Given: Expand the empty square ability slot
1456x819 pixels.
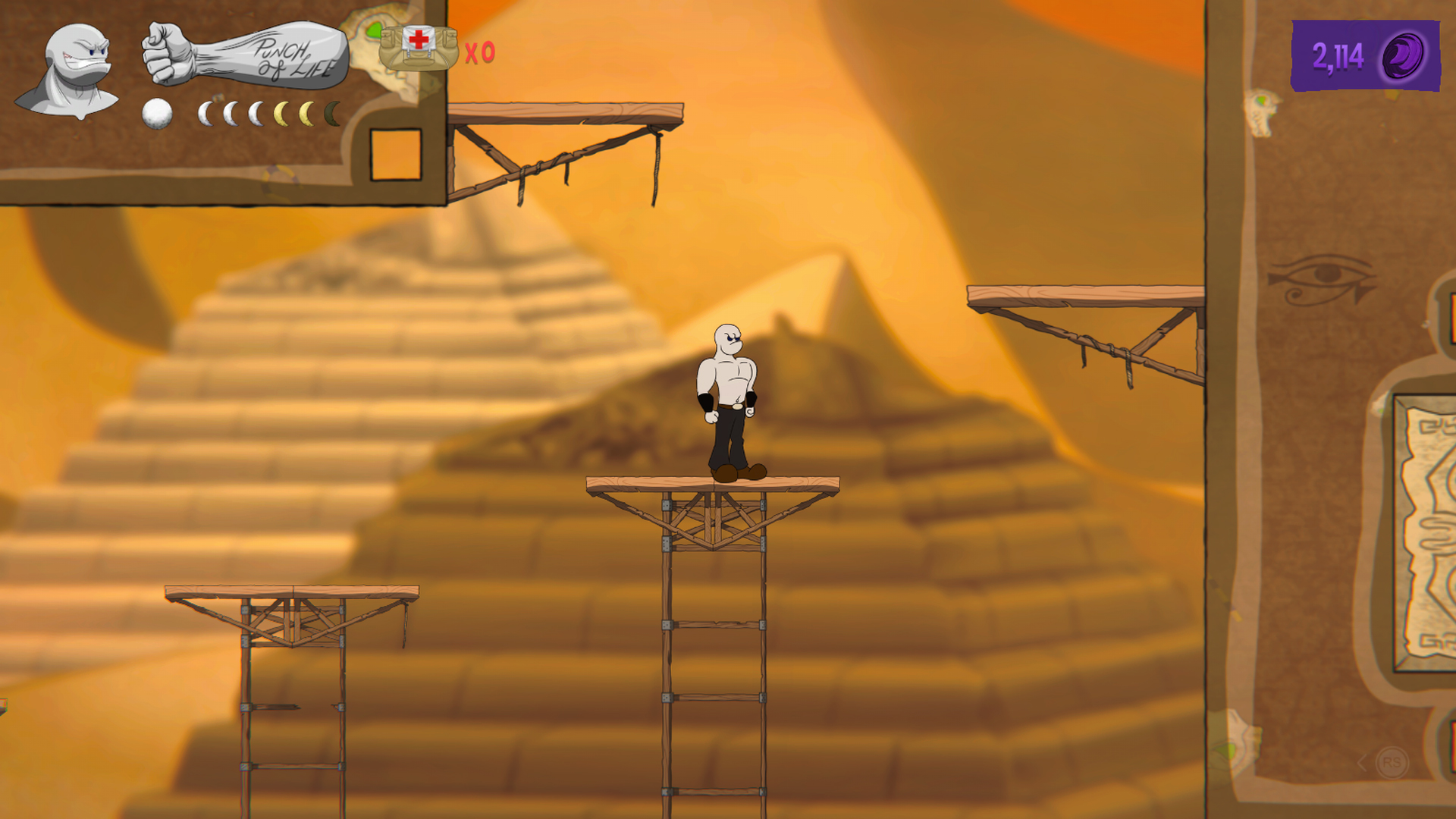Looking at the screenshot, I should click(395, 155).
